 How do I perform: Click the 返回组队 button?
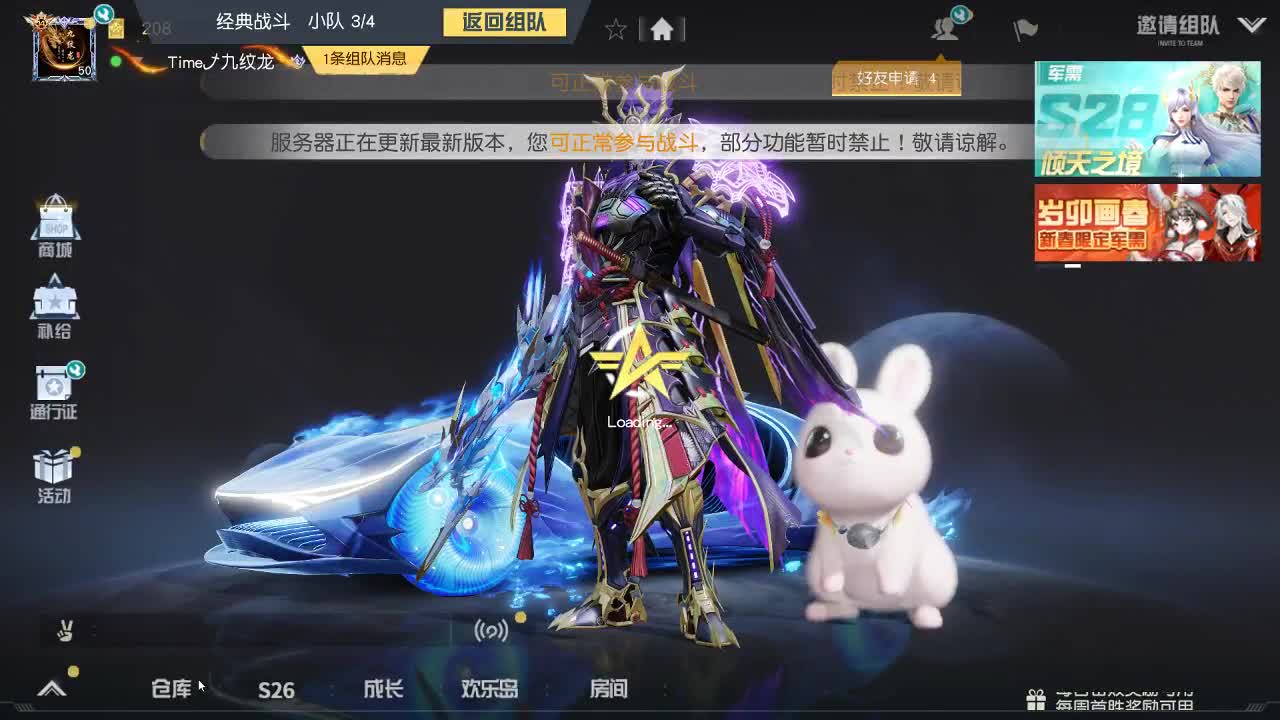coord(505,20)
